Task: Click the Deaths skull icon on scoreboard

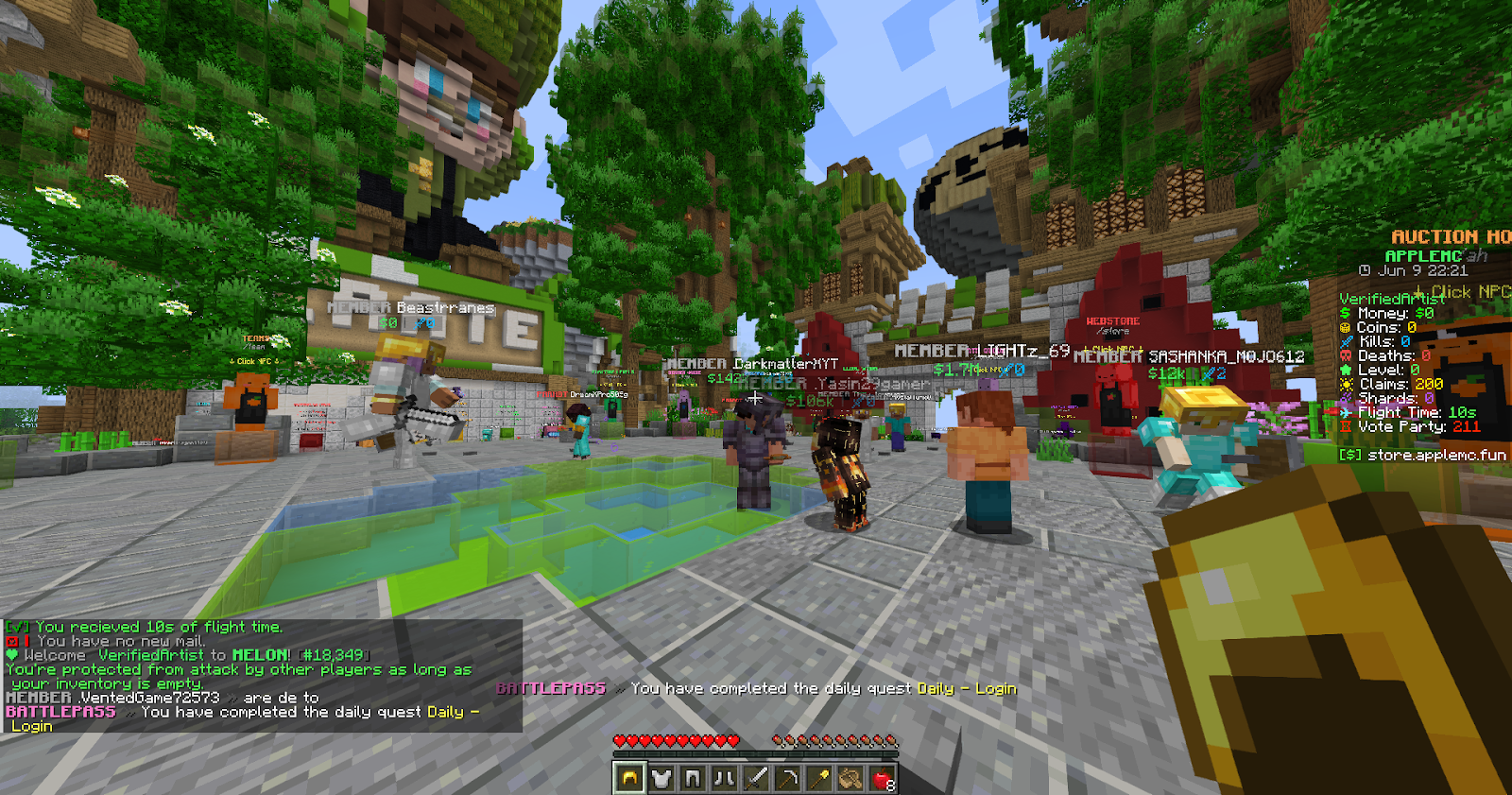Action: [x=1345, y=355]
